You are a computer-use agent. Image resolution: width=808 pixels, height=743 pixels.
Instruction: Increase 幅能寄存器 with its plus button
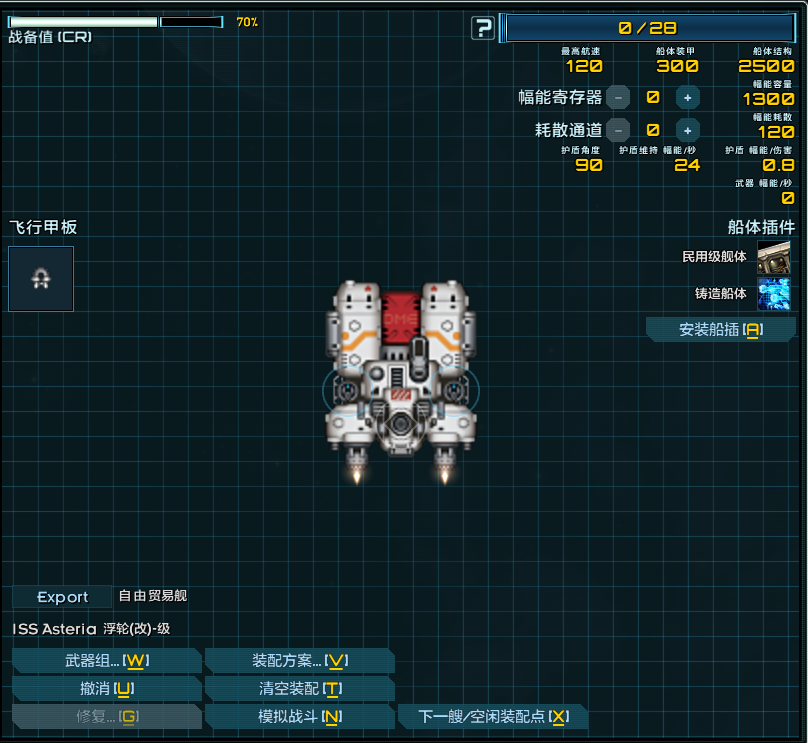pyautogui.click(x=687, y=97)
